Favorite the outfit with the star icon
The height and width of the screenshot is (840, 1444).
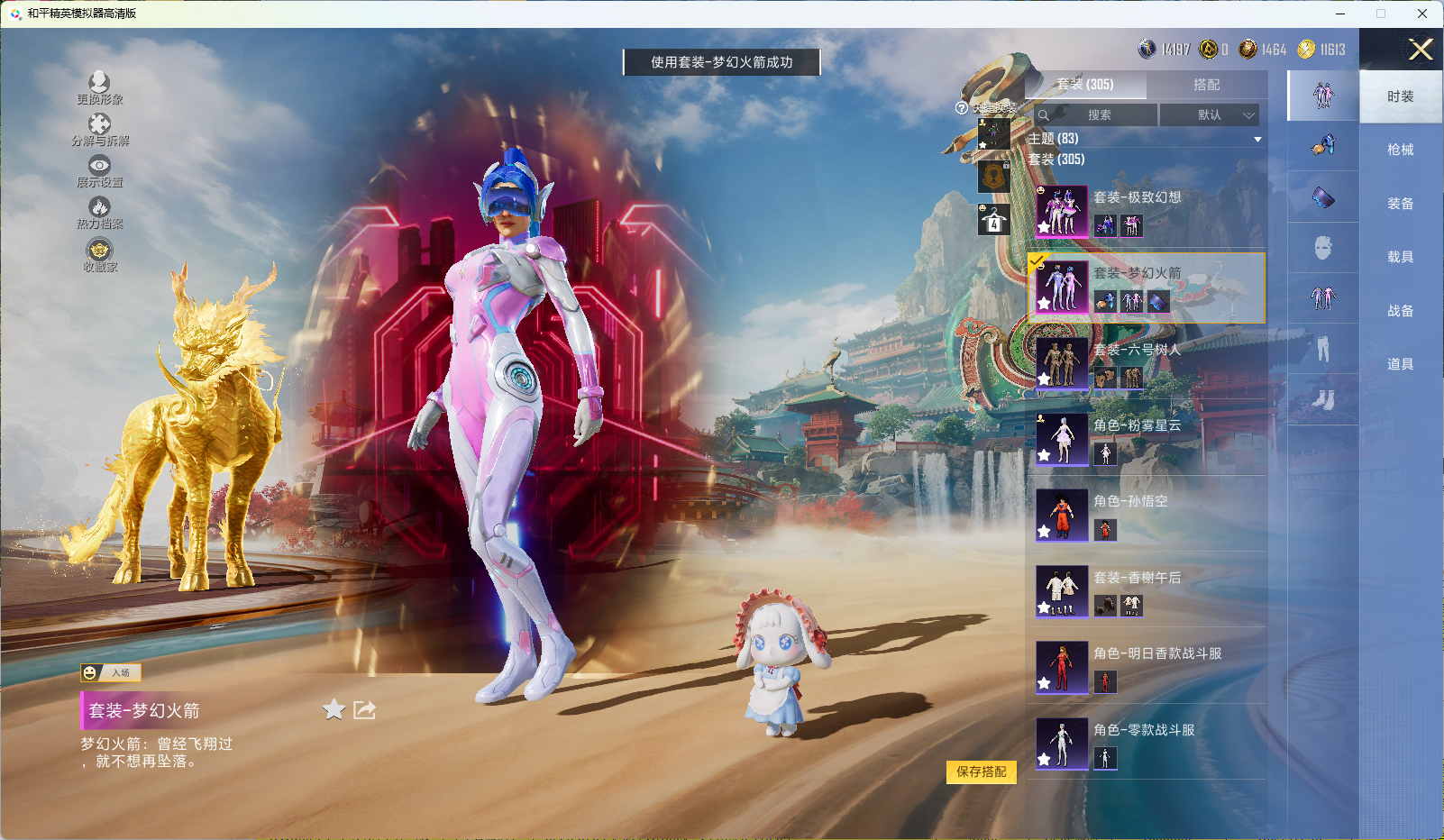click(x=334, y=710)
